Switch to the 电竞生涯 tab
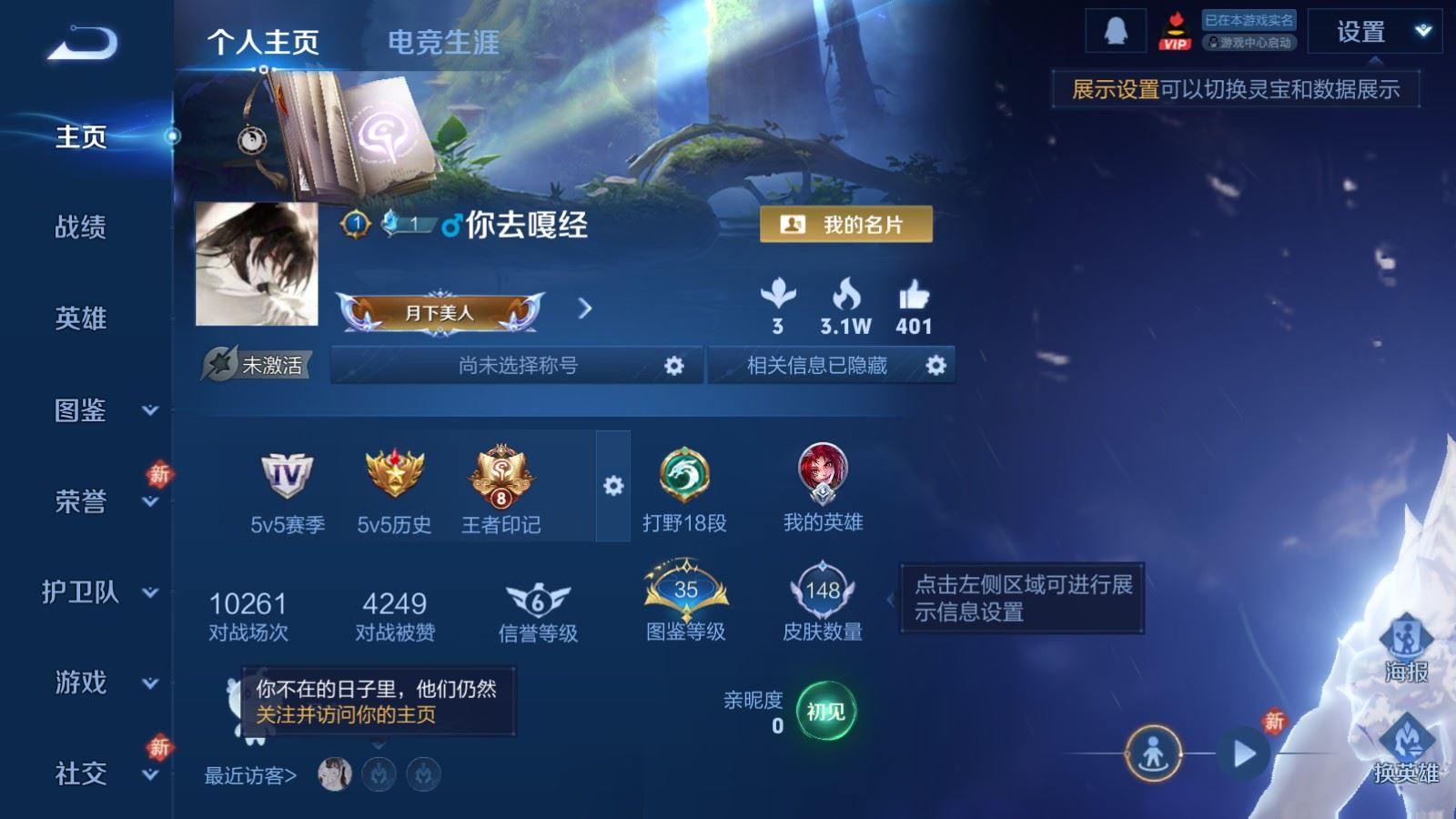Screen dimensions: 1456x819 (x=443, y=43)
